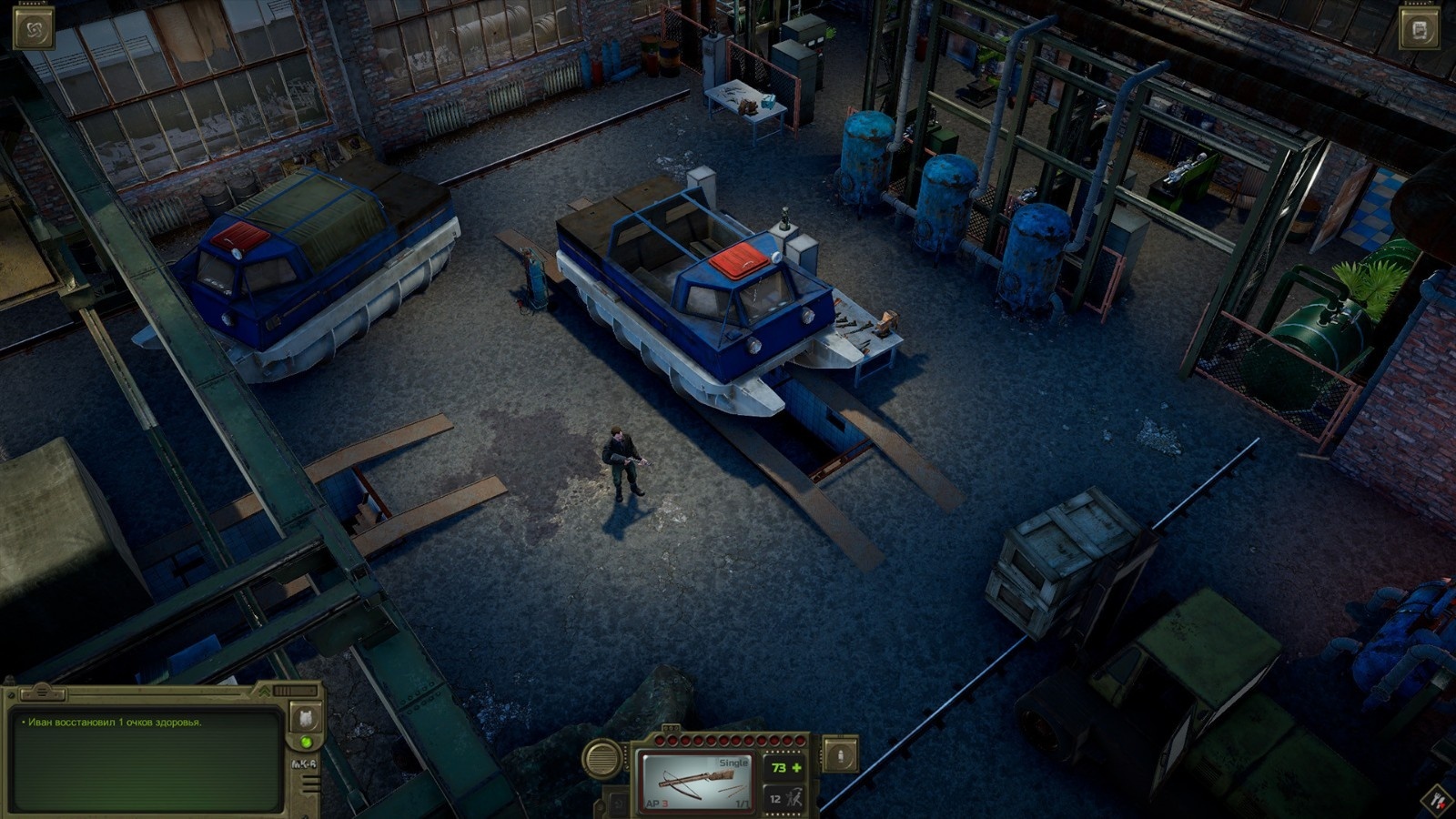The width and height of the screenshot is (1456, 819).
Task: Toggle the armor vest button on log panel
Action: click(x=306, y=718)
